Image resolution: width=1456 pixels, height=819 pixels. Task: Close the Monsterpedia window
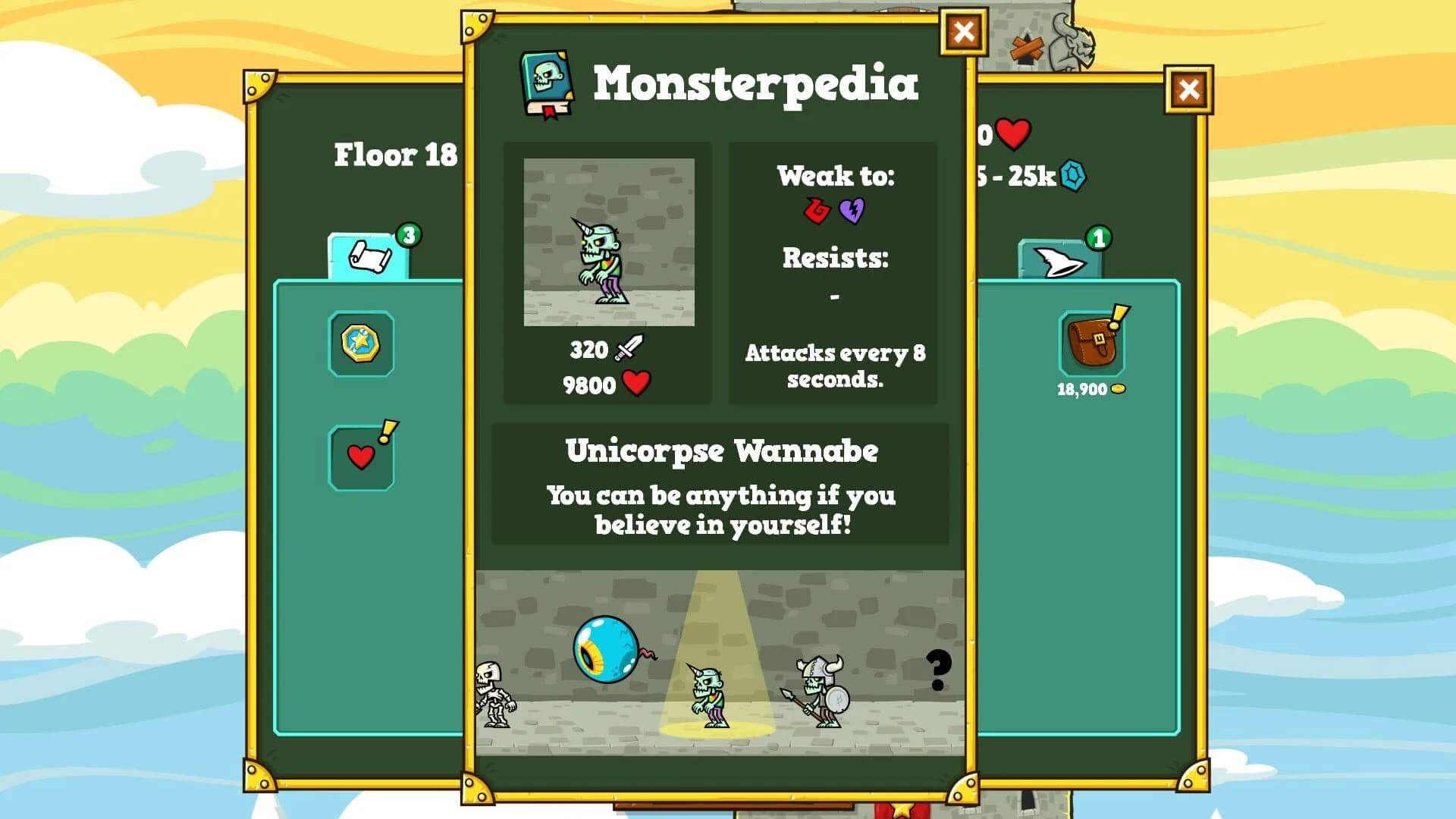962,33
